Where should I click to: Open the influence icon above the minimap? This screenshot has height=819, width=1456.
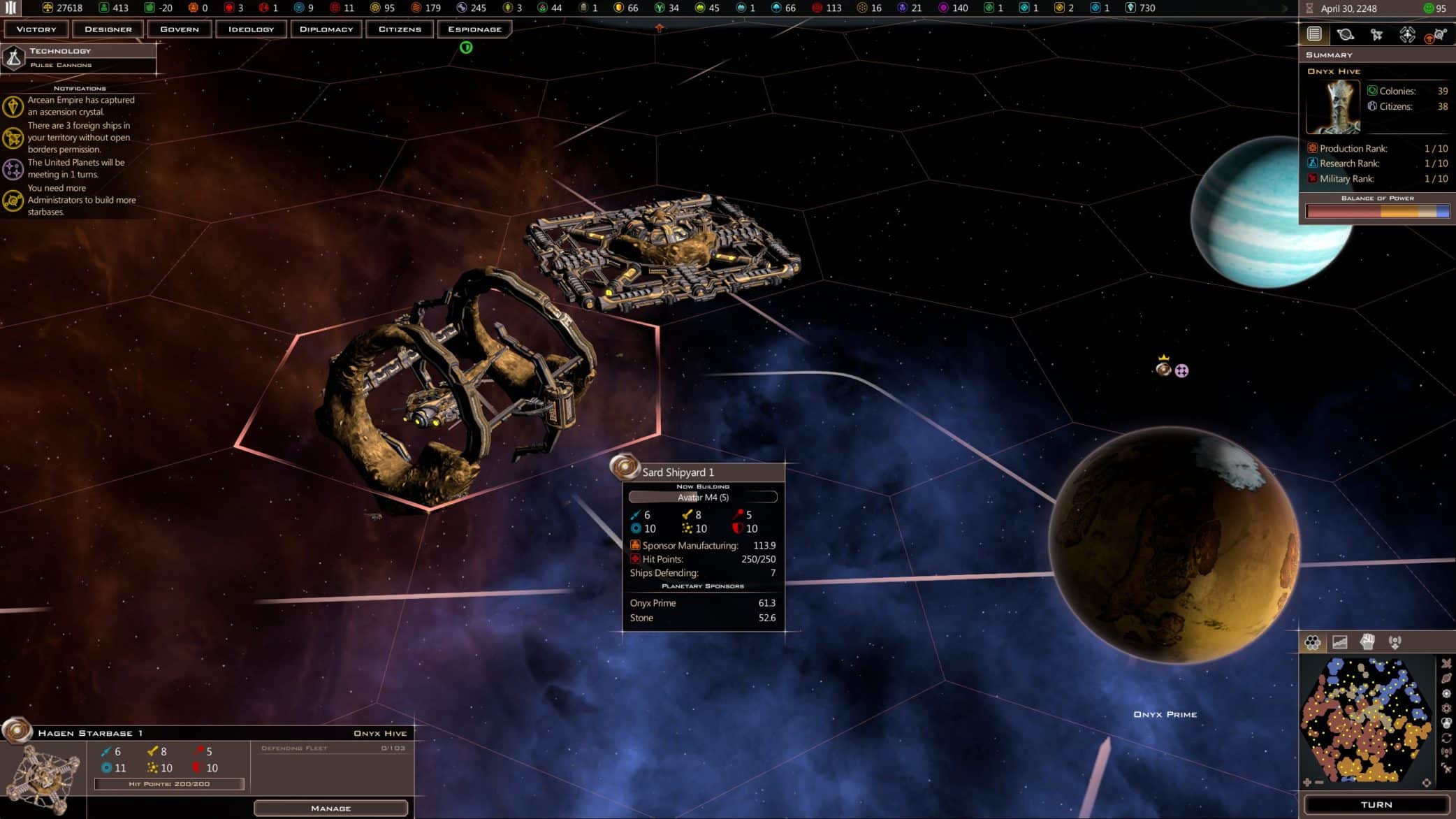[1397, 642]
